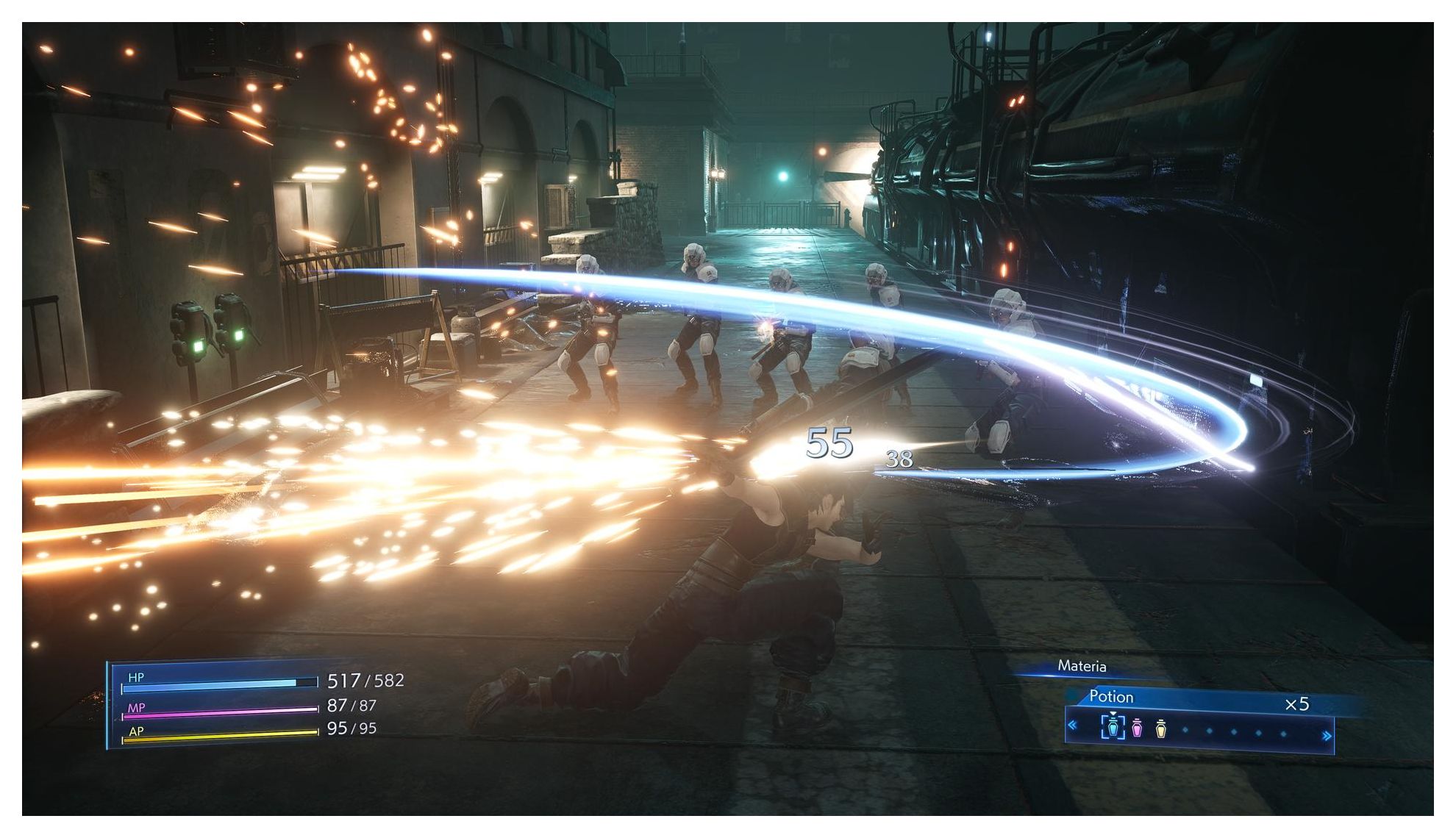Cycle item bar left with double-chevron arrow

tap(1073, 726)
